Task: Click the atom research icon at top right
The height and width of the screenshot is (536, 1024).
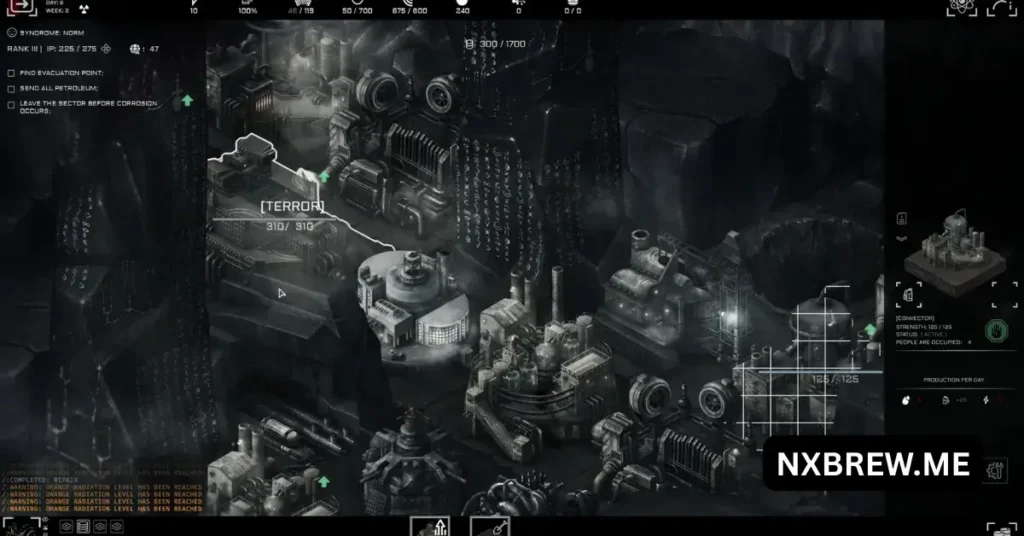Action: coord(962,9)
